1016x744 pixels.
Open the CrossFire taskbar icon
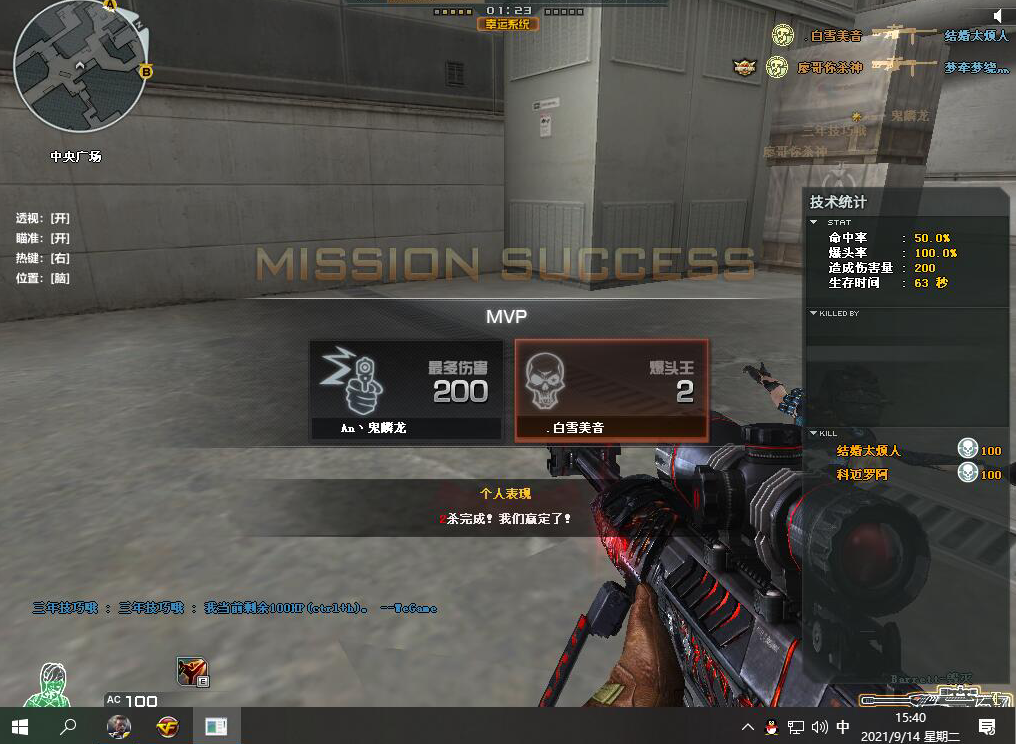[167, 726]
